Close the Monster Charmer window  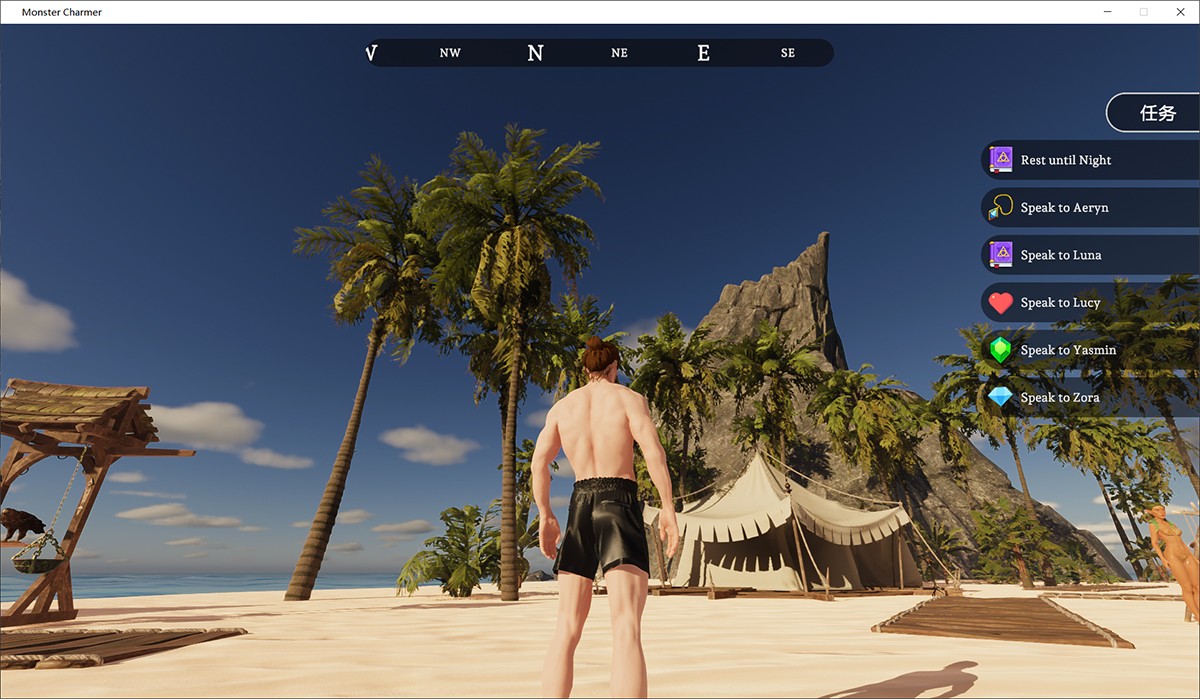[x=1180, y=12]
